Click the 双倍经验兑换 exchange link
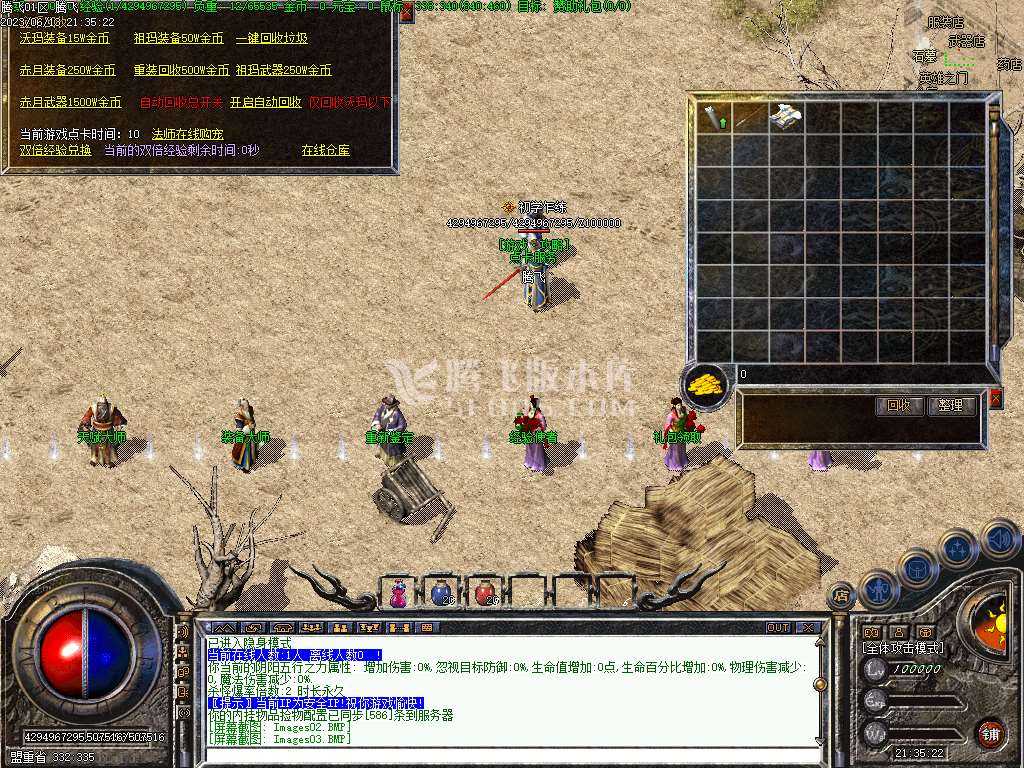Image resolution: width=1024 pixels, height=768 pixels. click(56, 150)
